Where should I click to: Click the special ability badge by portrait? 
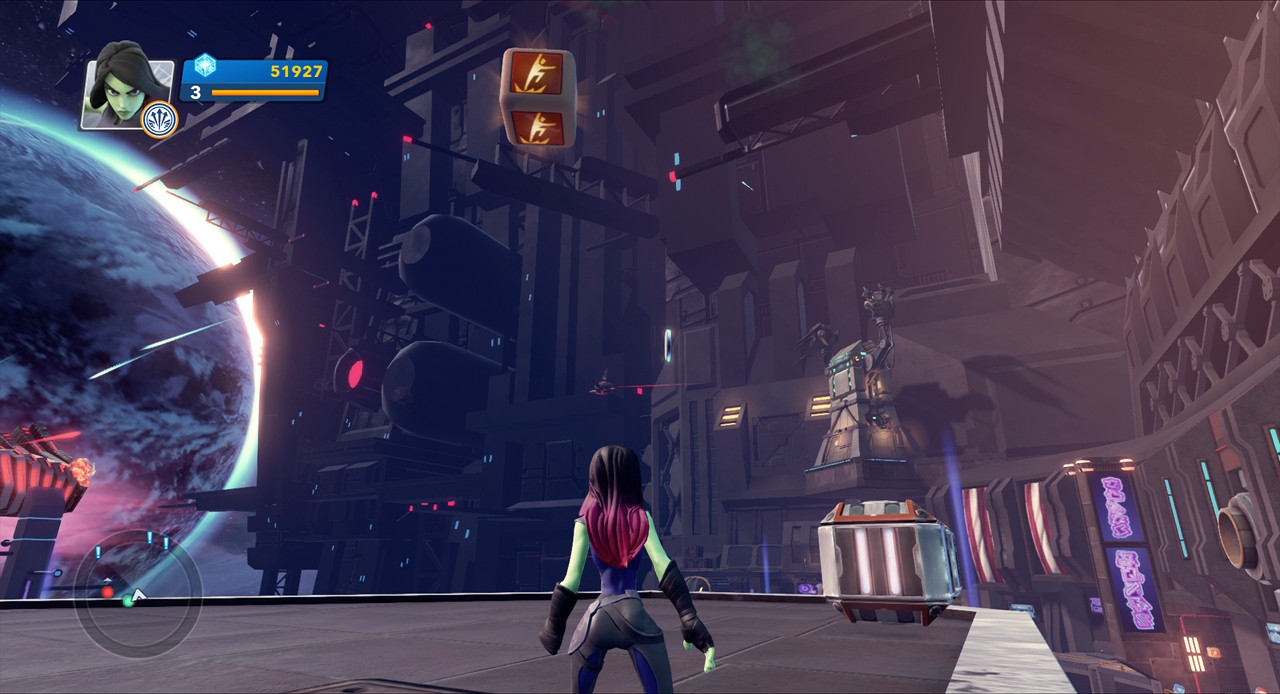point(159,120)
